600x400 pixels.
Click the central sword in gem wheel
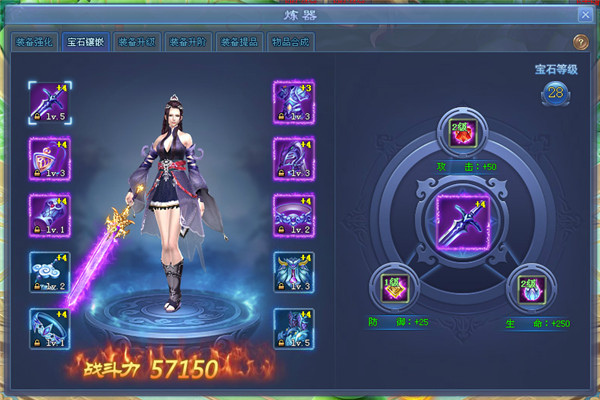point(461,222)
